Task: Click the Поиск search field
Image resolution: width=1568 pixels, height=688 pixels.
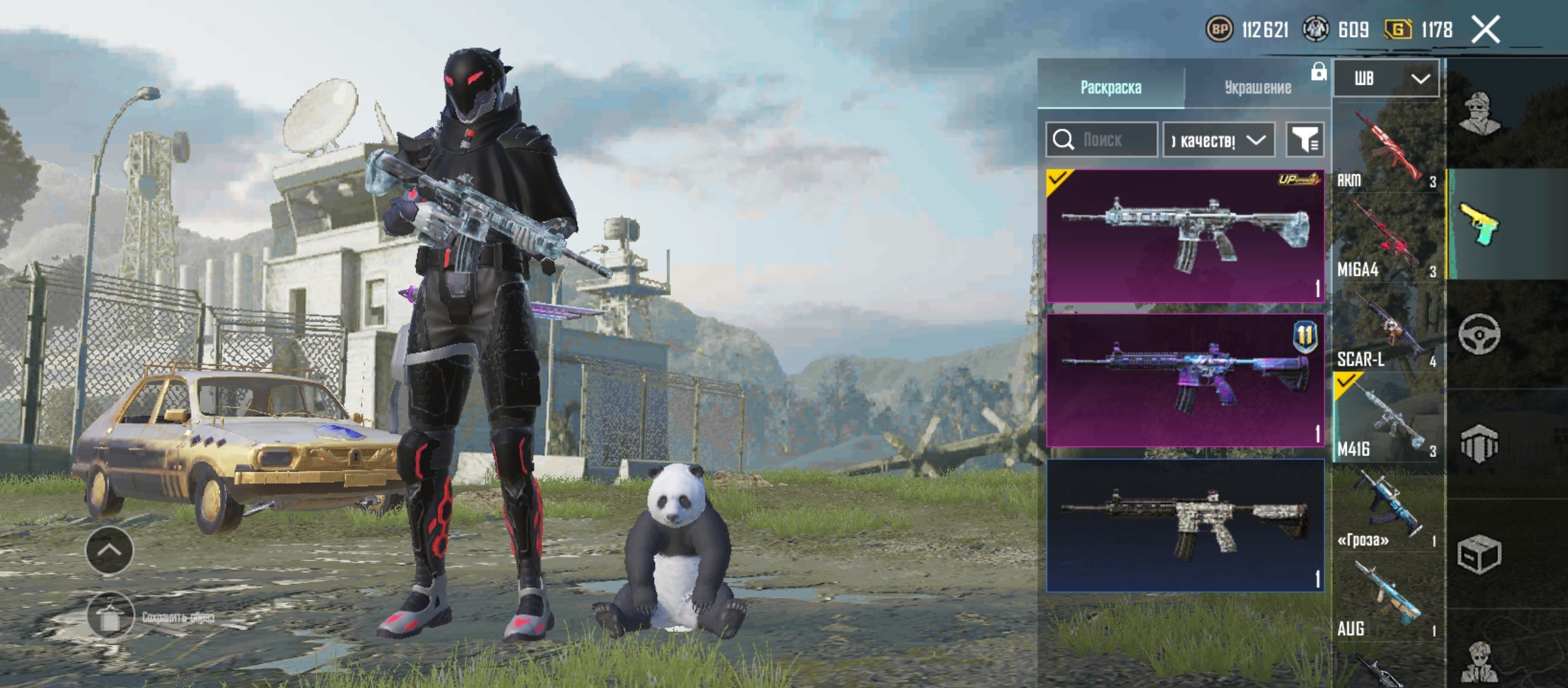Action: [x=1103, y=140]
